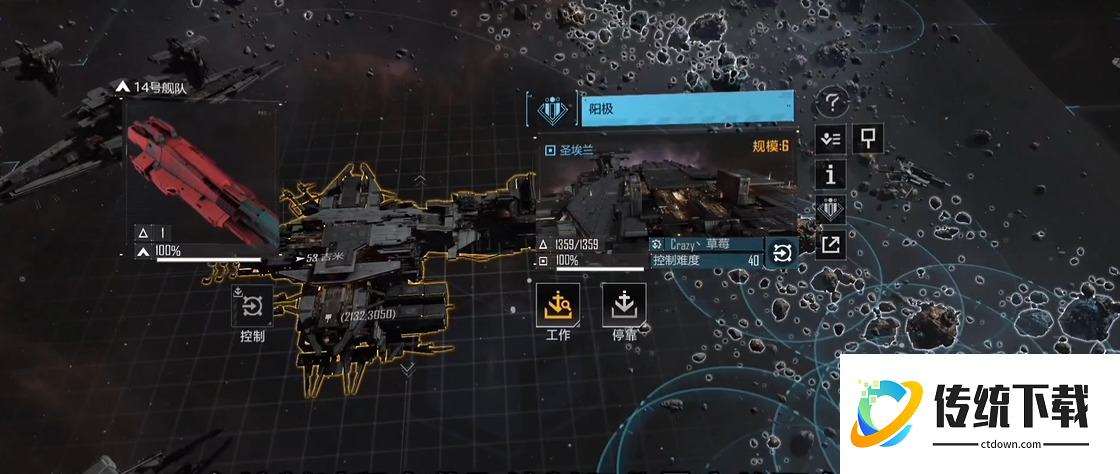The height and width of the screenshot is (474, 1120).
Task: Open the external share arrow icon
Action: click(x=830, y=245)
